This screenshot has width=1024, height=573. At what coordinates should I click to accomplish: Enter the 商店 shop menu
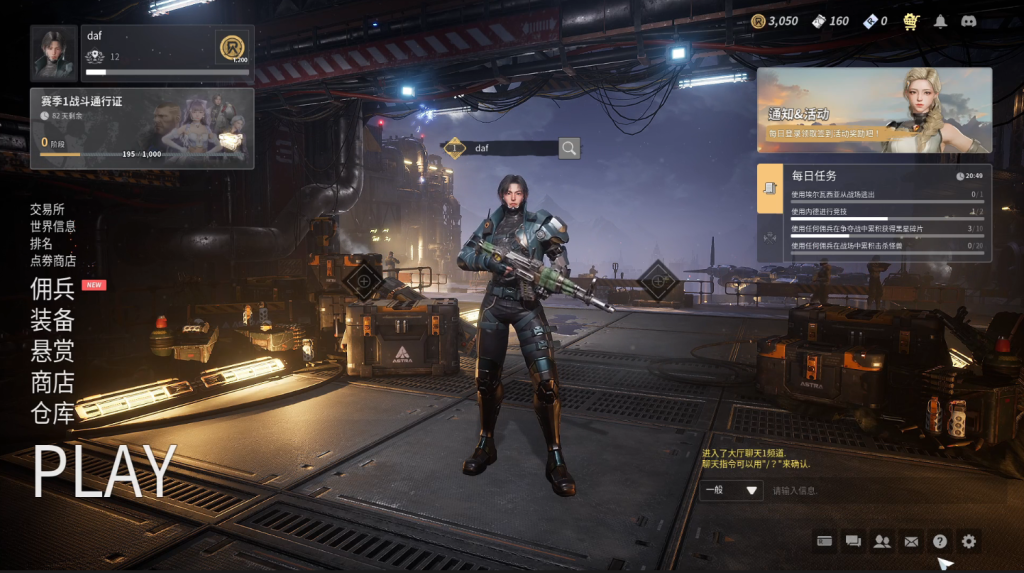[52, 382]
